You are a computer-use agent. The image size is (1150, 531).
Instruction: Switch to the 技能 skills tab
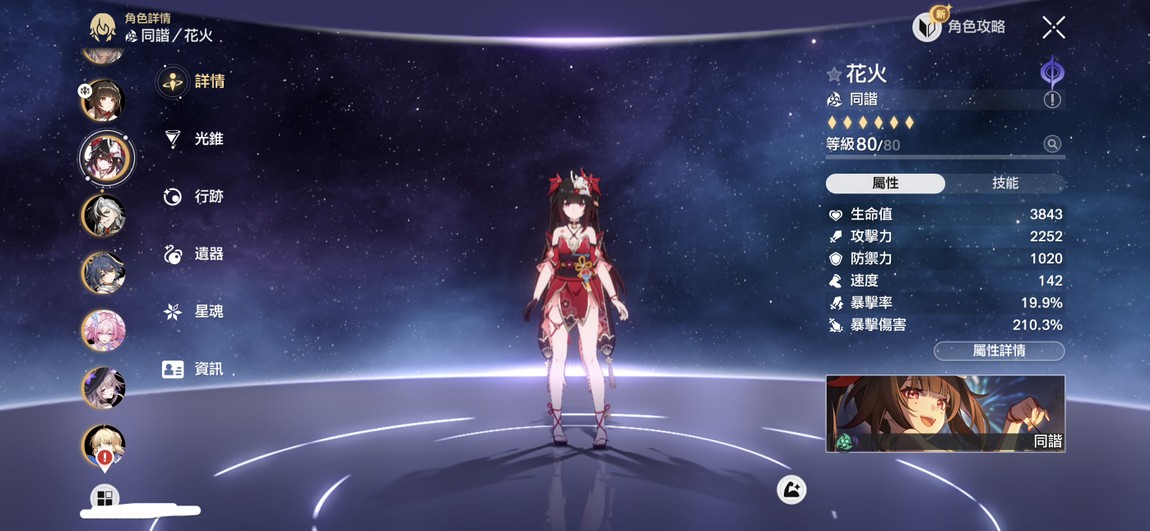click(1005, 183)
